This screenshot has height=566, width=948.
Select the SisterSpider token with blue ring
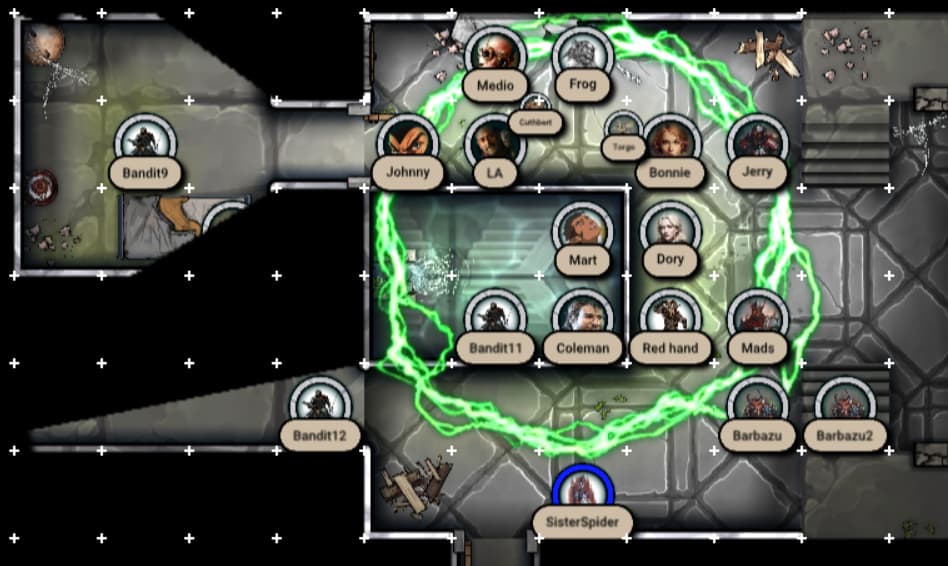click(x=582, y=492)
